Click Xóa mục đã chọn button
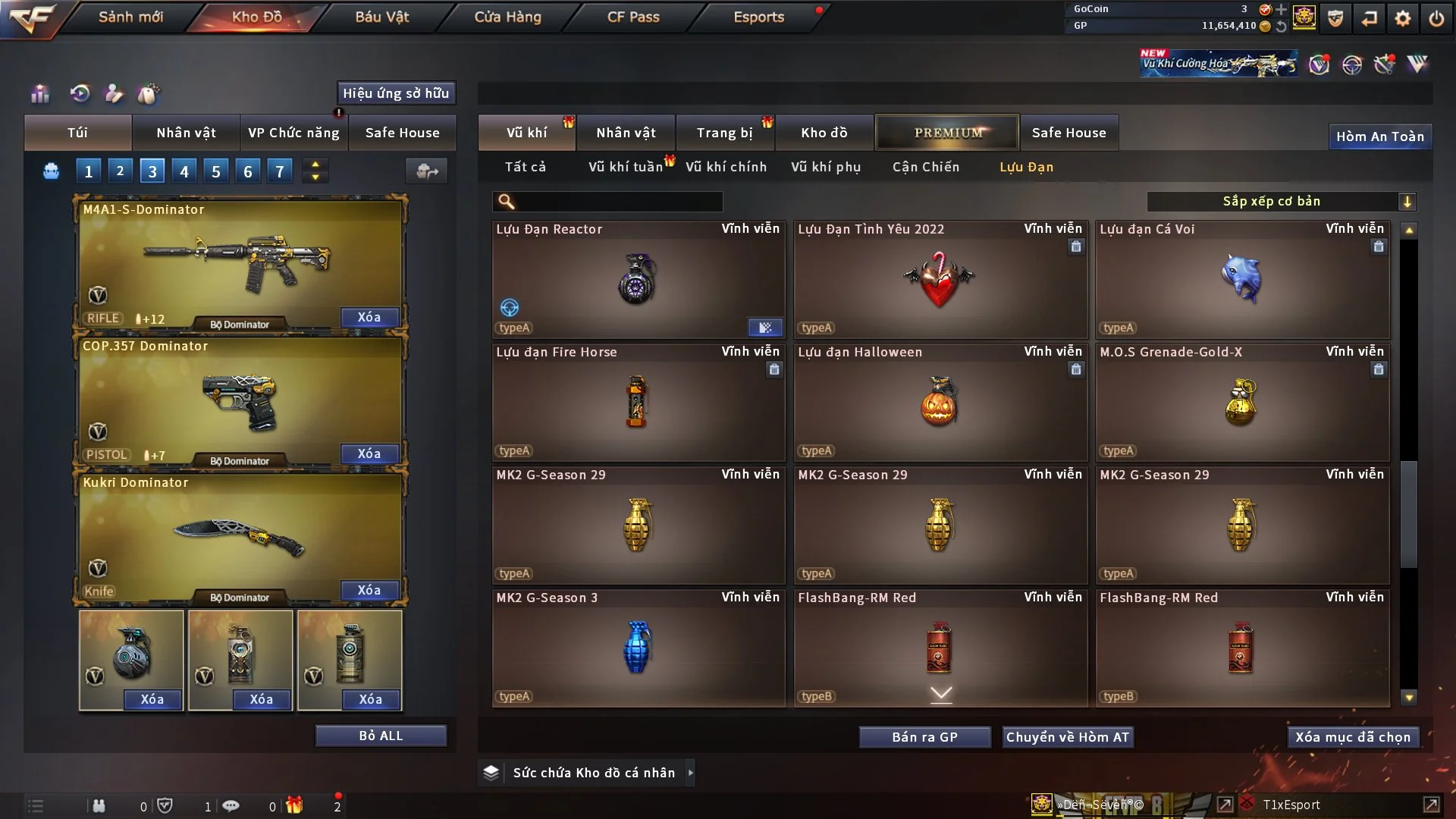 point(1353,737)
